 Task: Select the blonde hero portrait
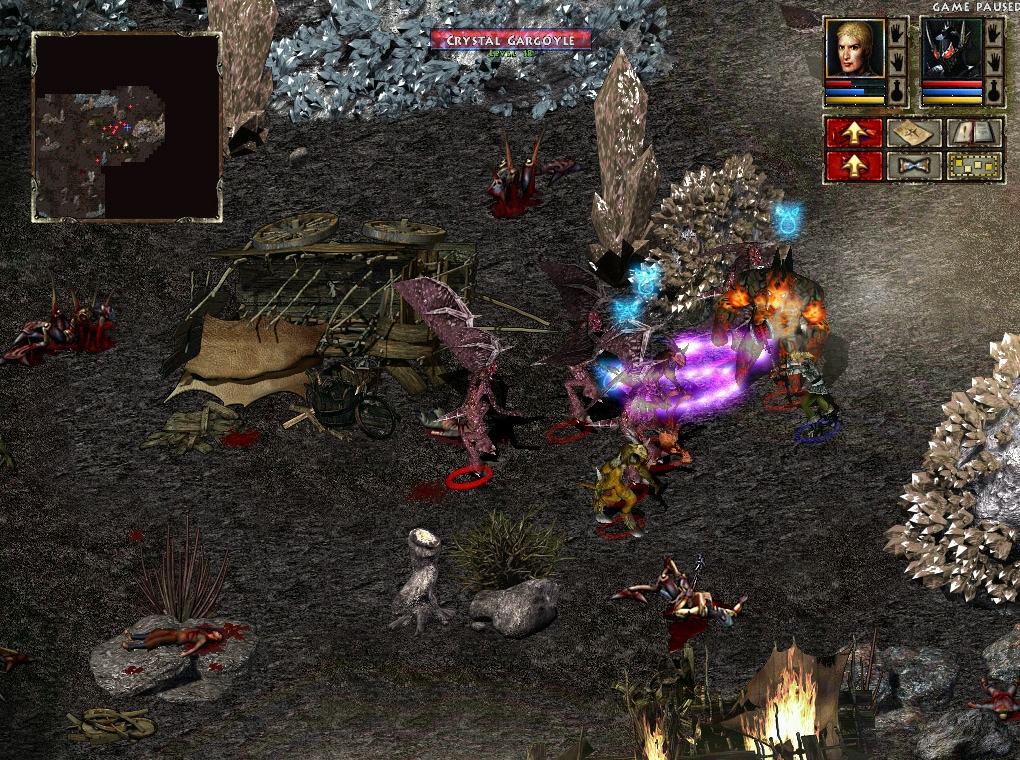tap(854, 49)
